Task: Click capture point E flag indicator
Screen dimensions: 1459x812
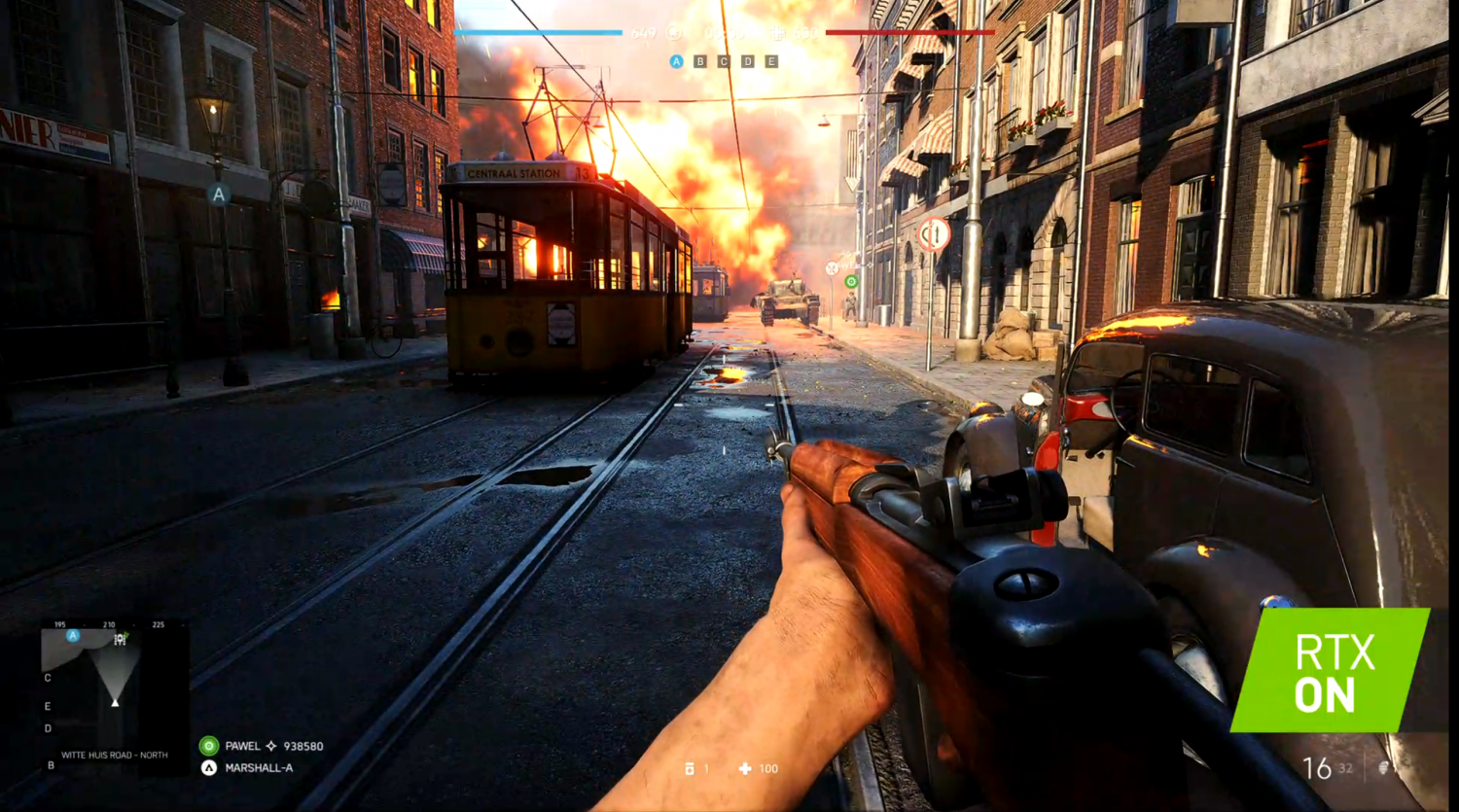Action: tap(771, 61)
